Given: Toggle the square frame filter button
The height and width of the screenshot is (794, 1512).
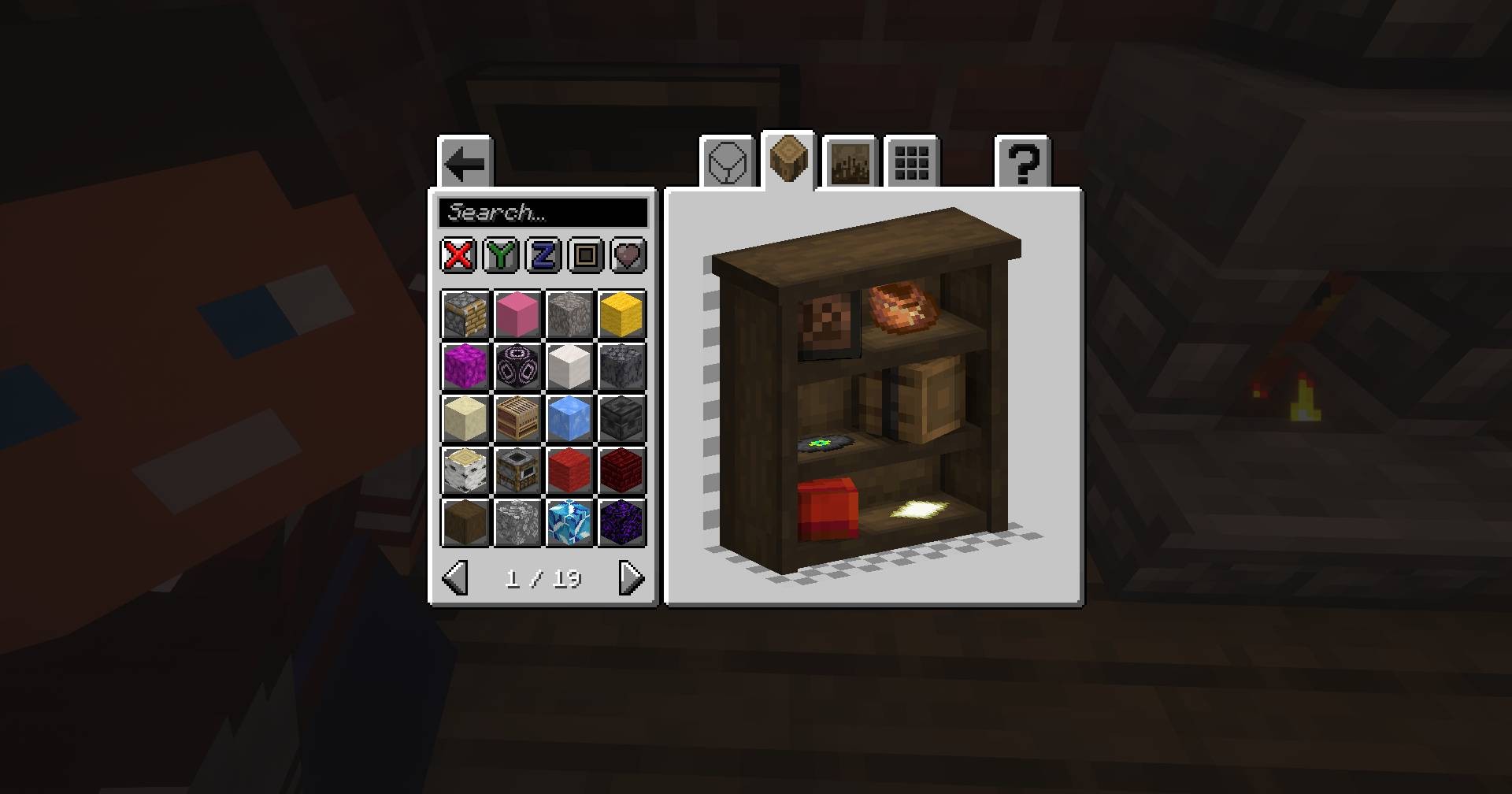Looking at the screenshot, I should pyautogui.click(x=586, y=255).
